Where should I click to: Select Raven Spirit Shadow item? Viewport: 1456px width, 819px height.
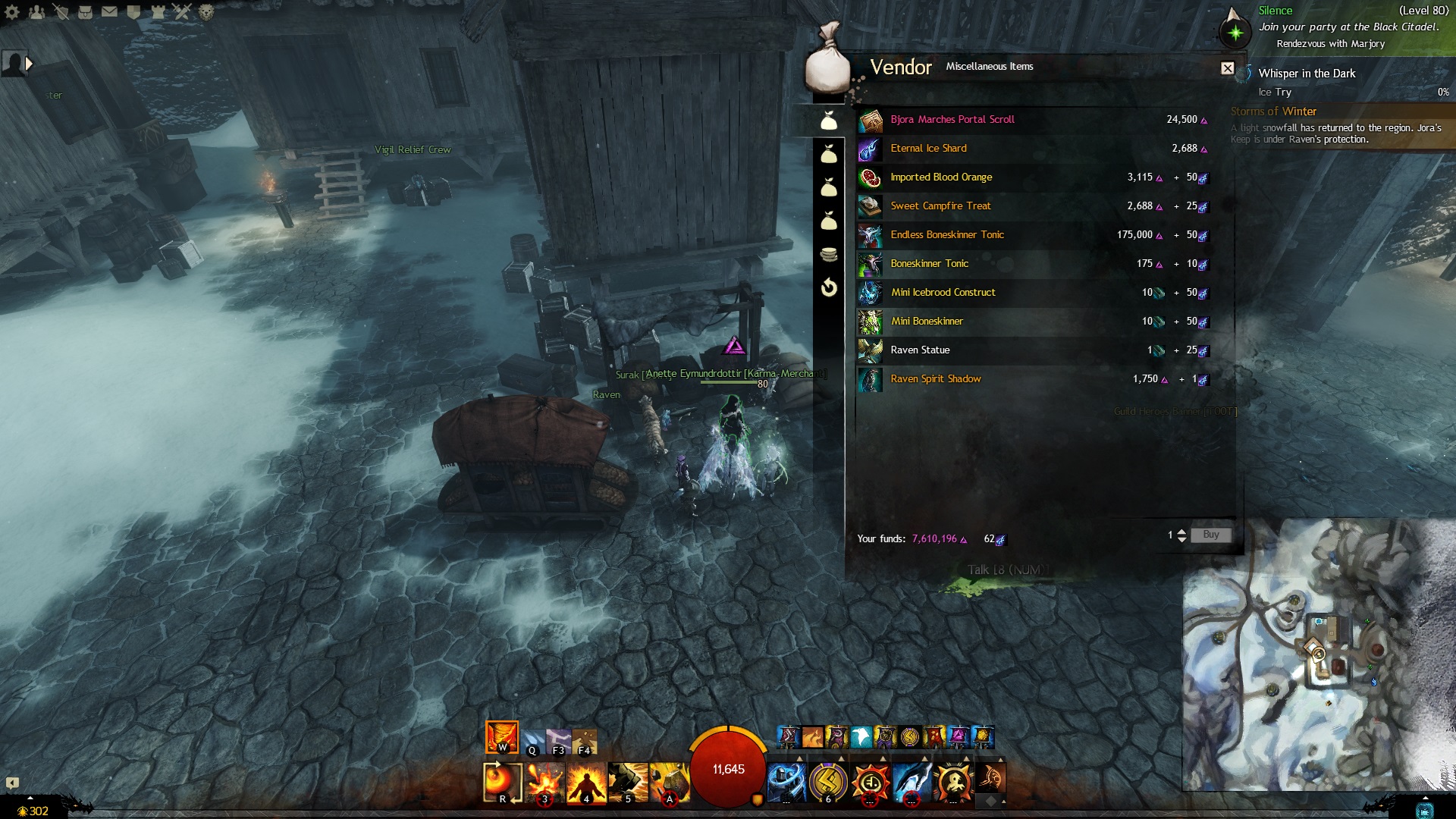935,379
